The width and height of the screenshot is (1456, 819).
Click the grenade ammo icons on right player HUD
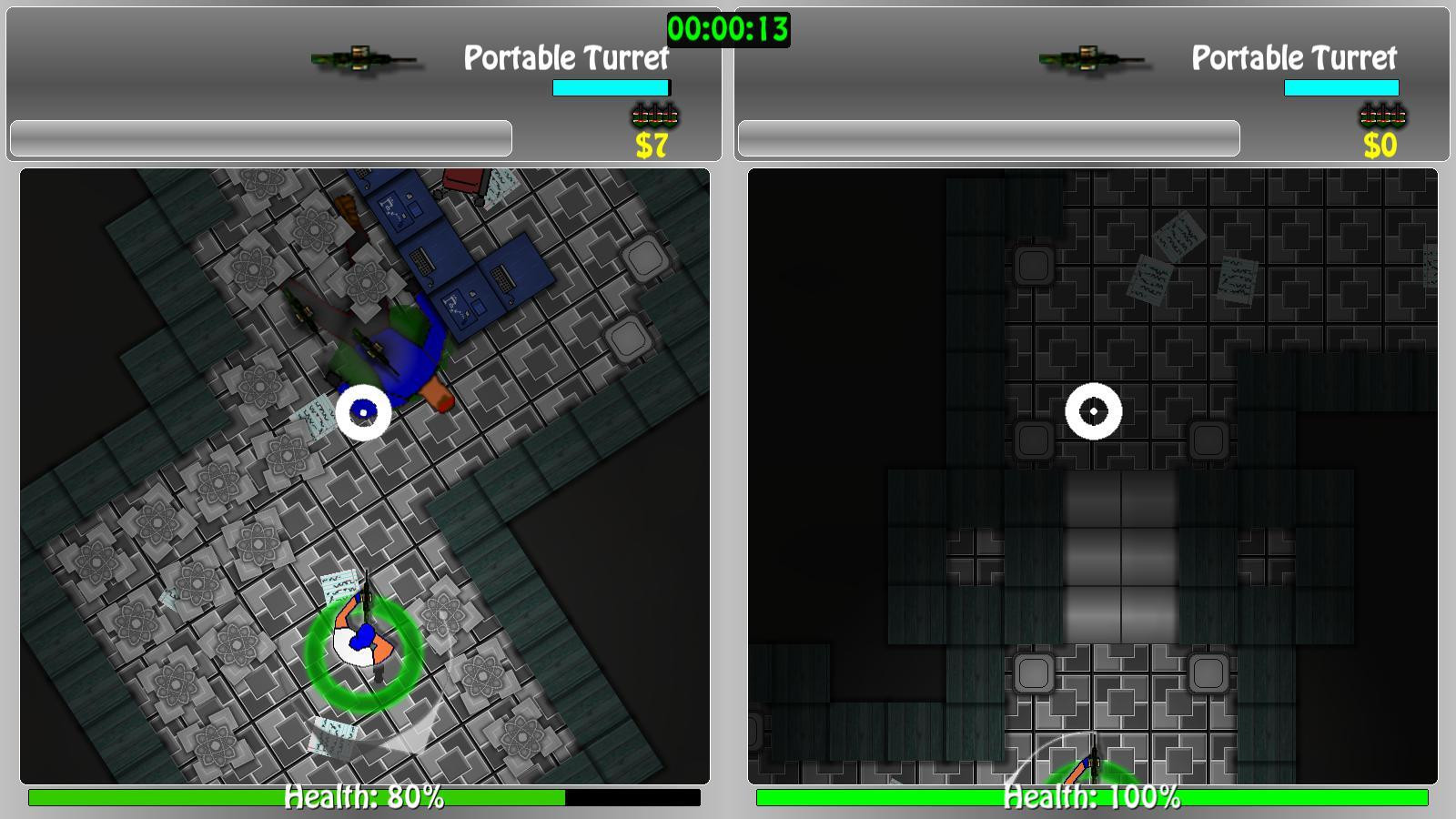click(x=1383, y=115)
